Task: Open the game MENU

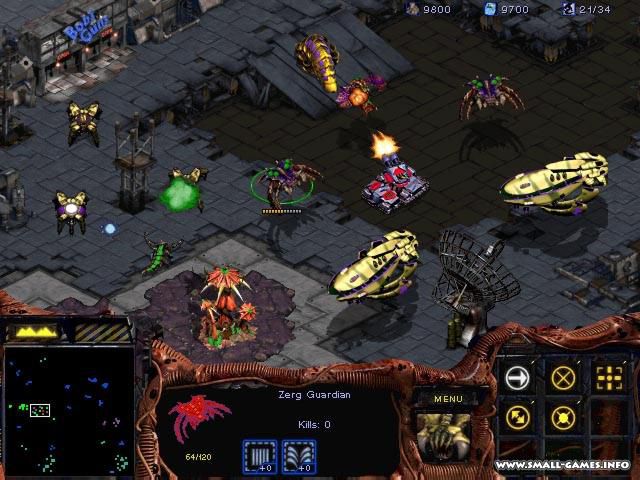Action: tap(439, 399)
